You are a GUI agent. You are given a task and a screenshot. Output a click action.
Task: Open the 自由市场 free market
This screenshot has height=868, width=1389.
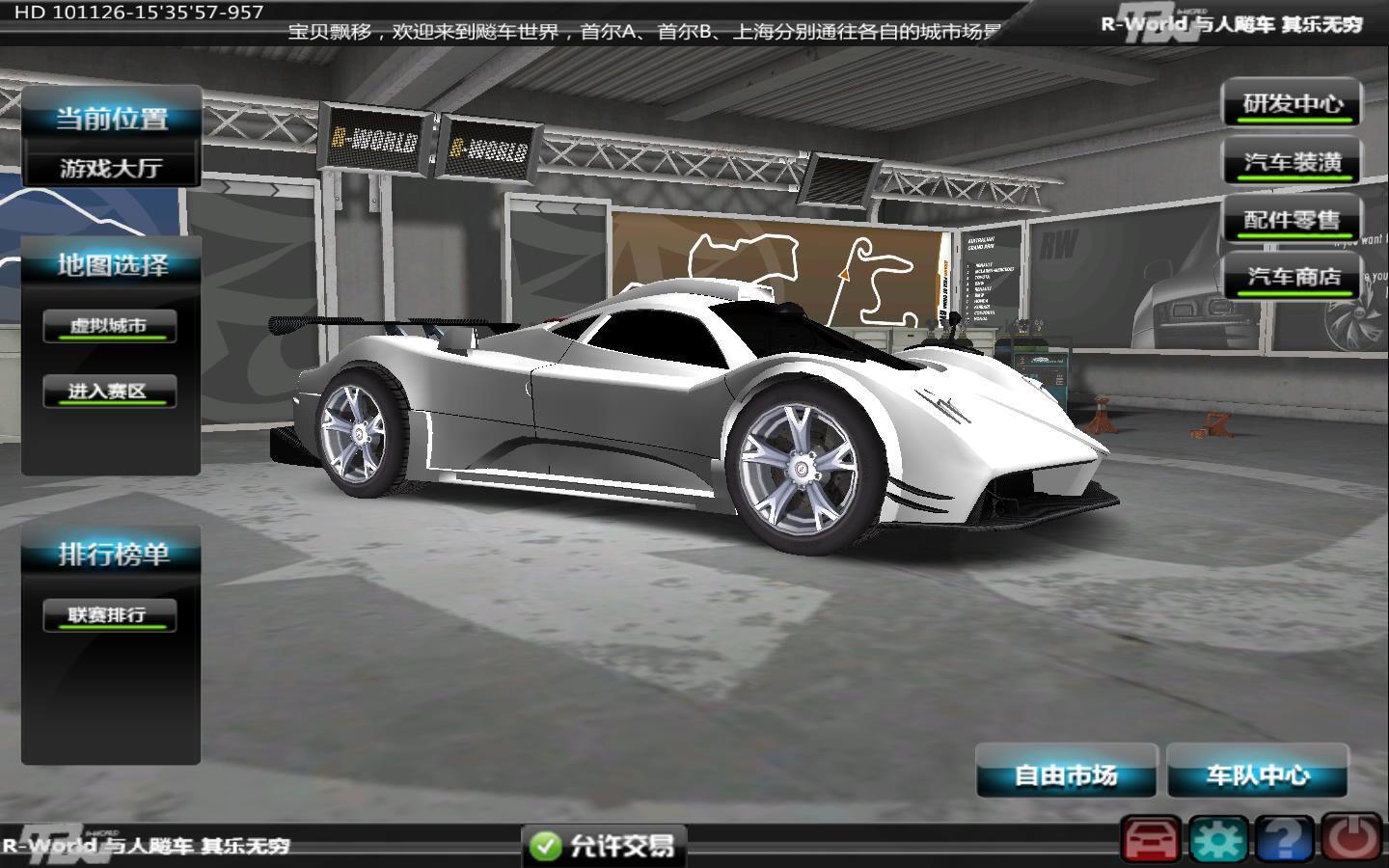[x=1066, y=774]
